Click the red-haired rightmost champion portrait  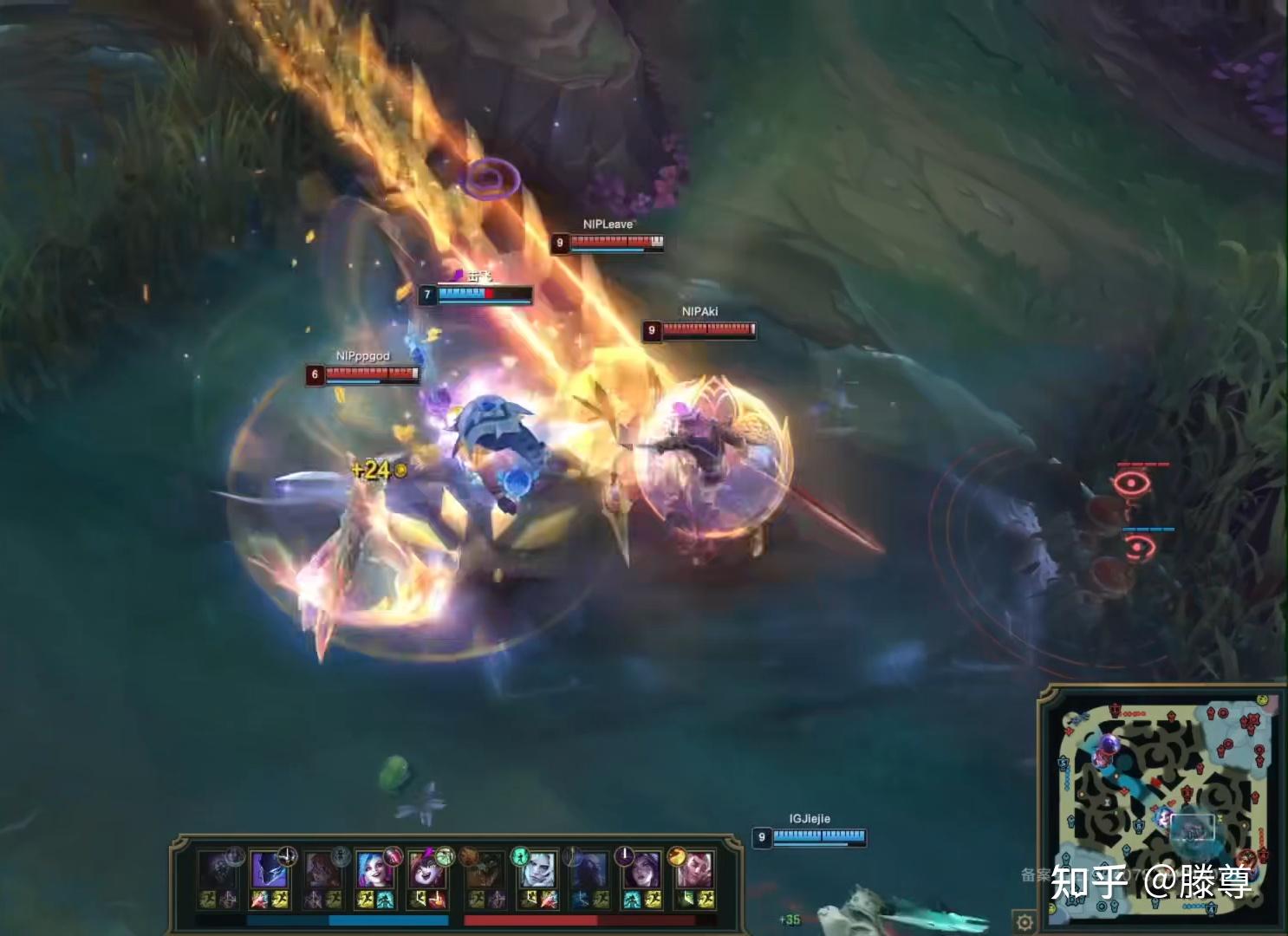tap(694, 870)
